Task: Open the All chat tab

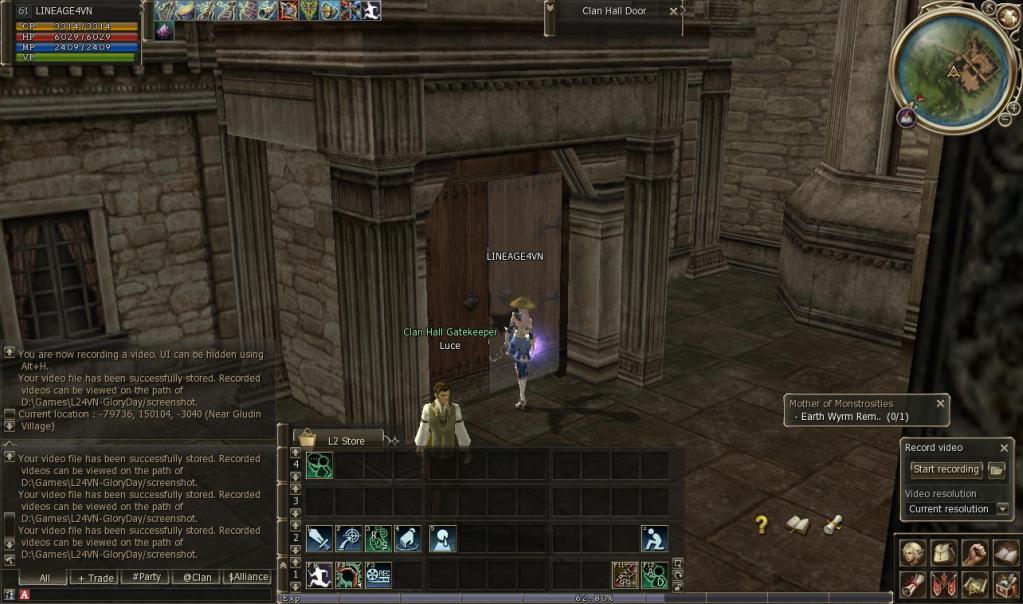Action: pyautogui.click(x=44, y=577)
